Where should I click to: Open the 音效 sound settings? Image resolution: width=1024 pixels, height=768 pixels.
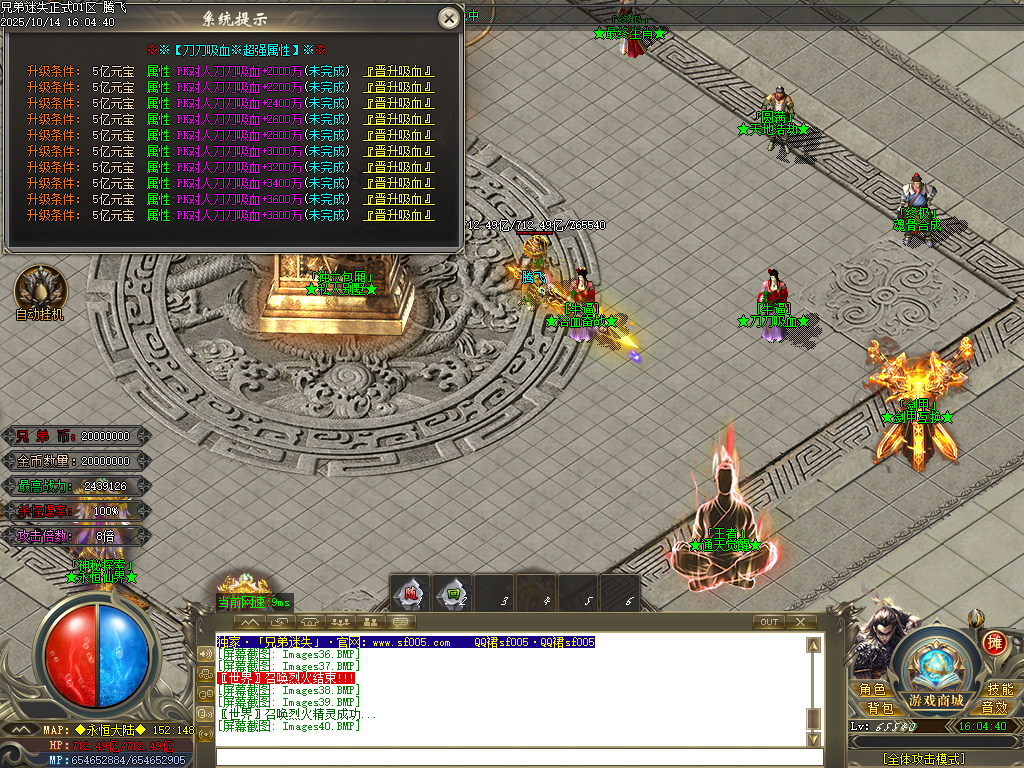(993, 707)
